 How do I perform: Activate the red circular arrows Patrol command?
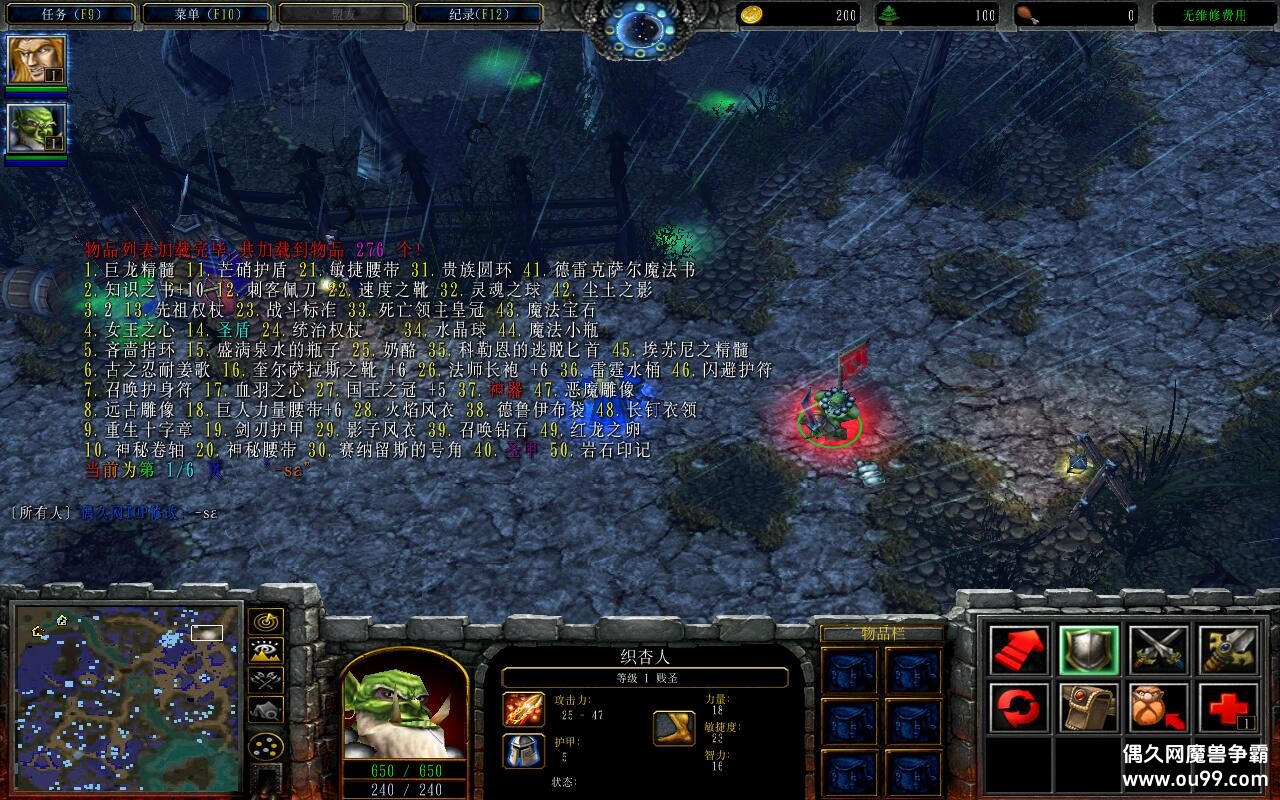(1019, 708)
